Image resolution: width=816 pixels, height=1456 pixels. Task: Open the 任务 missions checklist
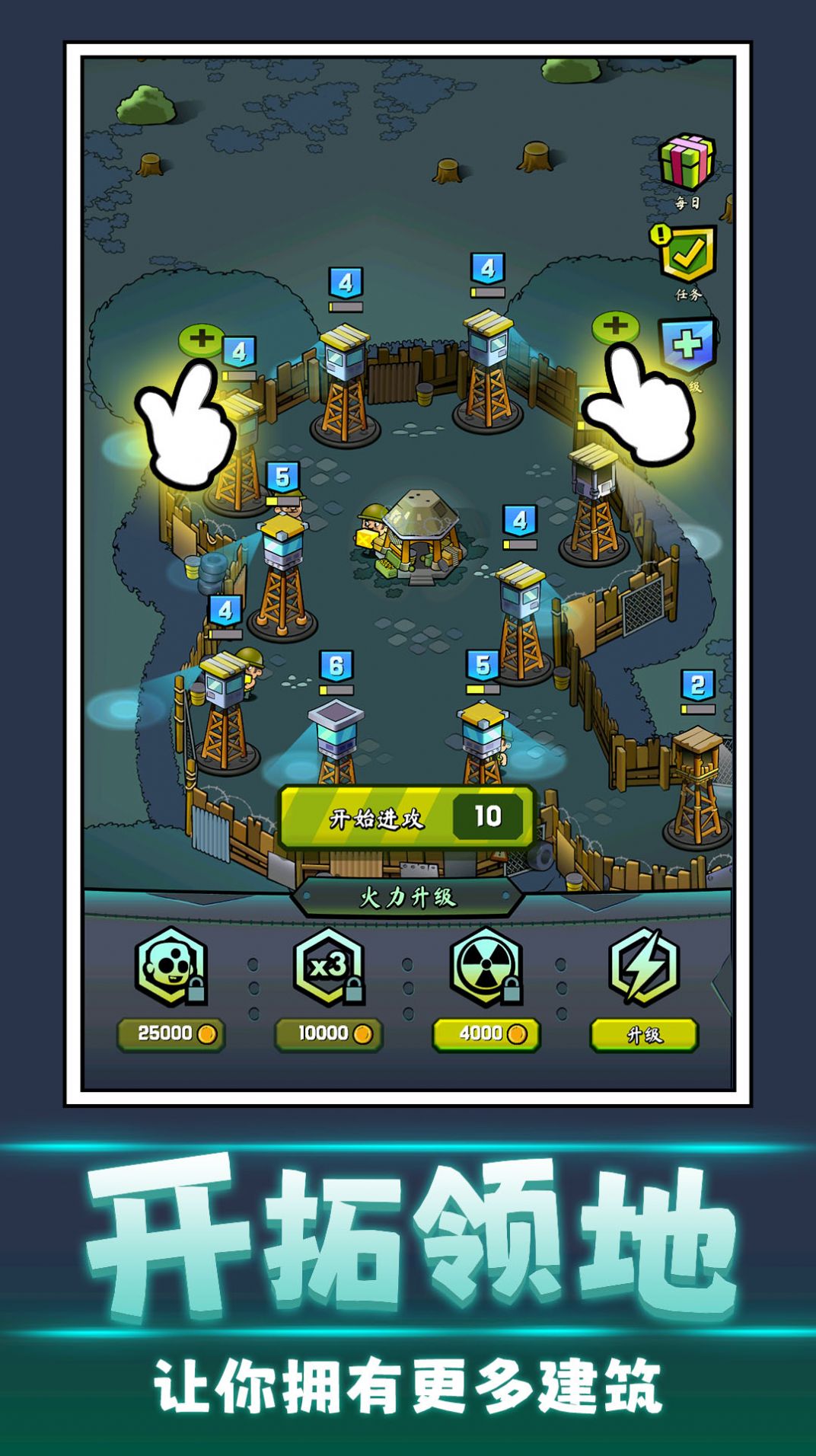(x=686, y=255)
